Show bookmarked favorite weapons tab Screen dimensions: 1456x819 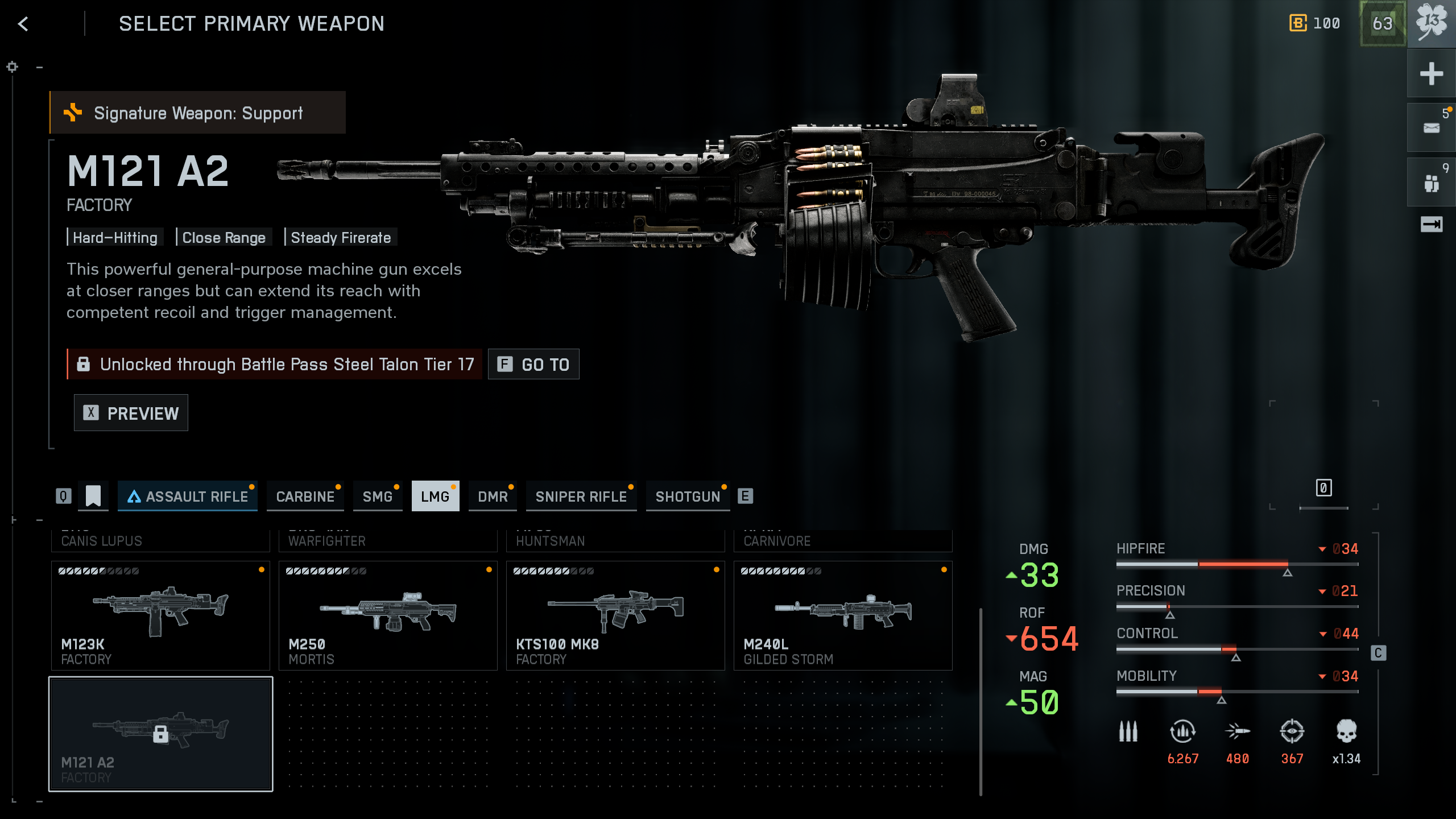coord(93,496)
